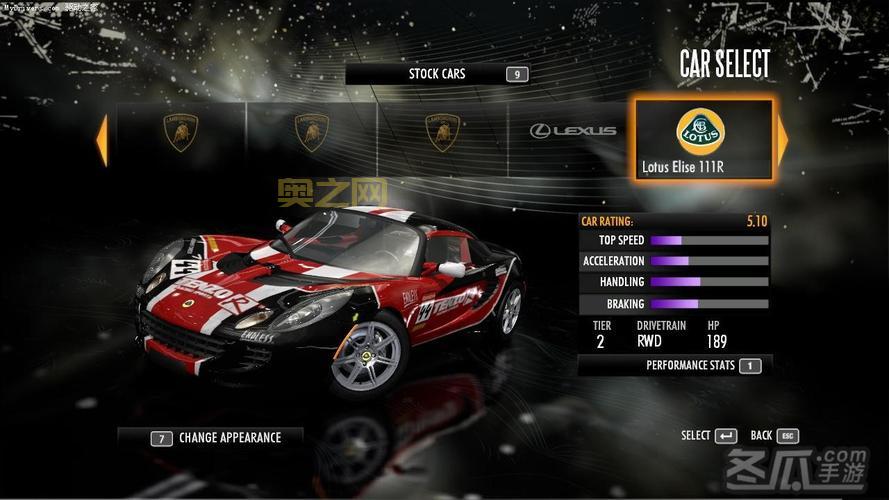Select the Lotus Elise 111R tile

tap(704, 139)
